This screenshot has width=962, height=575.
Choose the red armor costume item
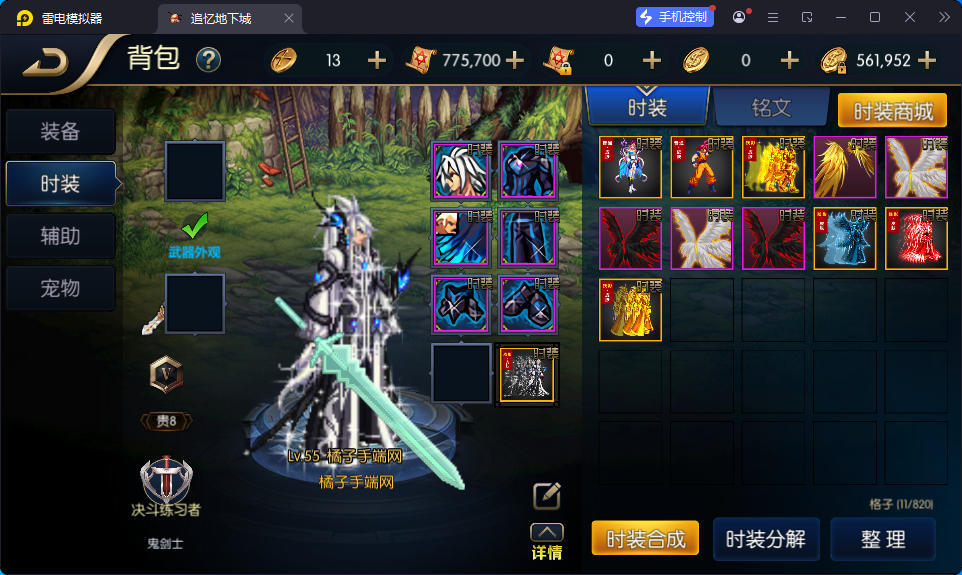[x=917, y=238]
